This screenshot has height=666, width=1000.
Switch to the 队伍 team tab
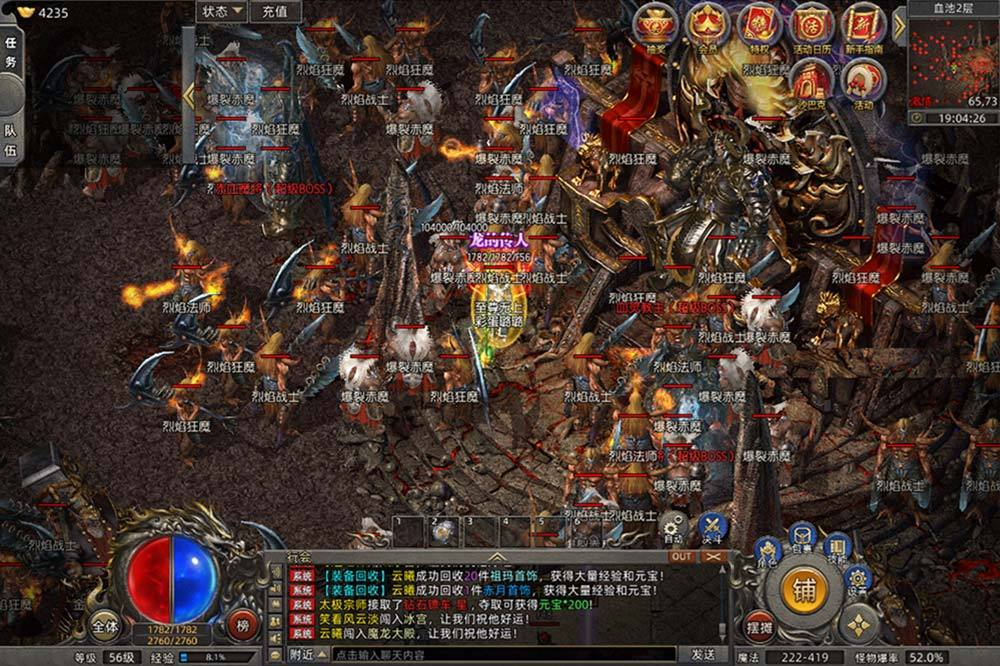10,140
